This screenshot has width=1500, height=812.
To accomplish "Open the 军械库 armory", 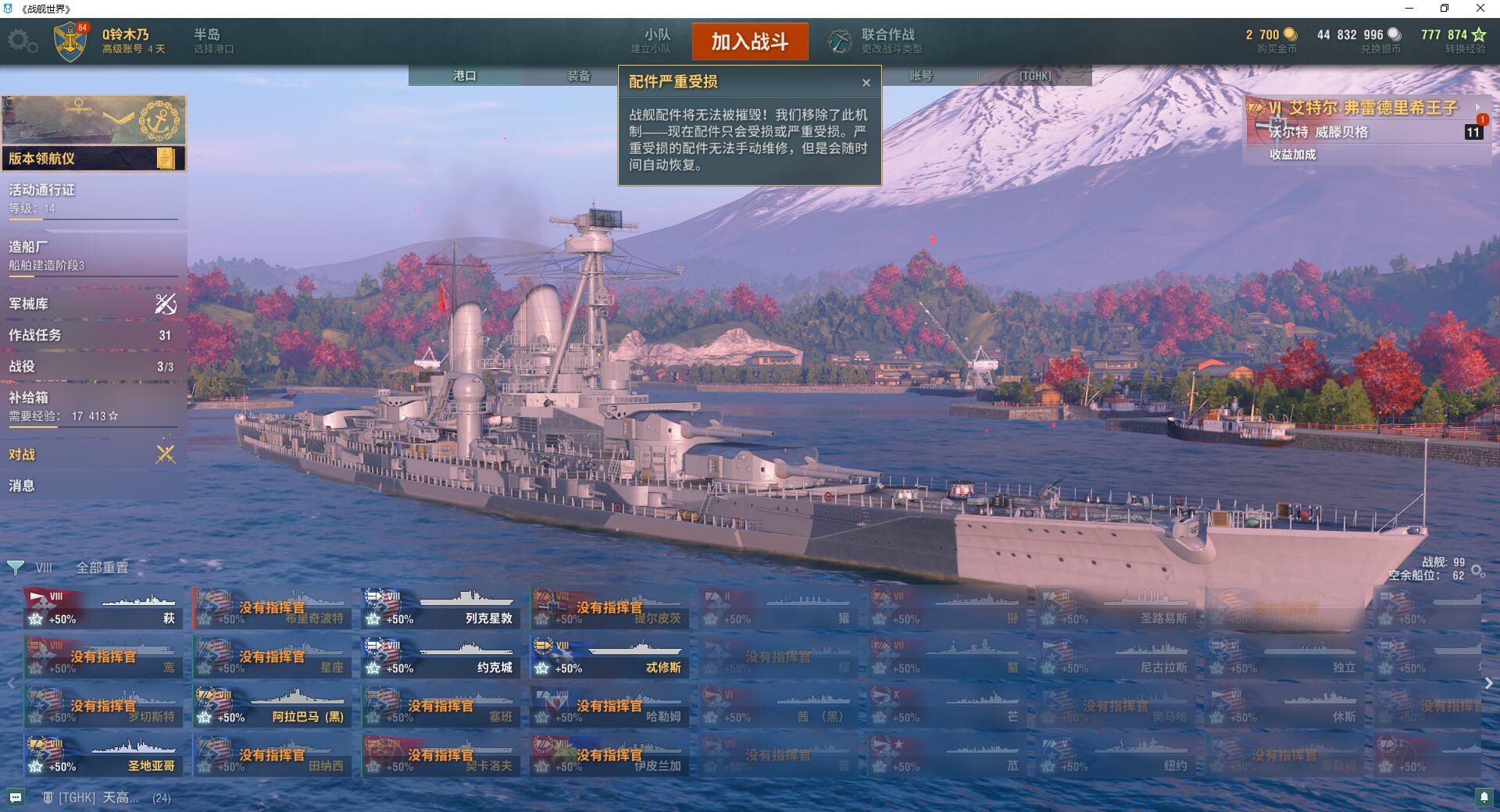I will tap(92, 304).
